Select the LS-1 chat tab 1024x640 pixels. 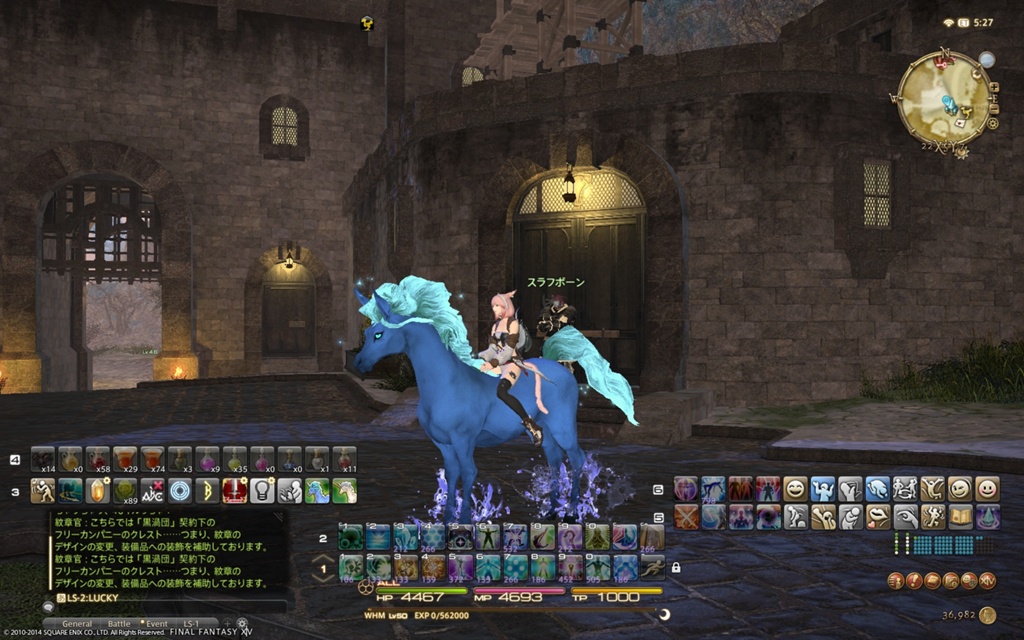(x=193, y=623)
